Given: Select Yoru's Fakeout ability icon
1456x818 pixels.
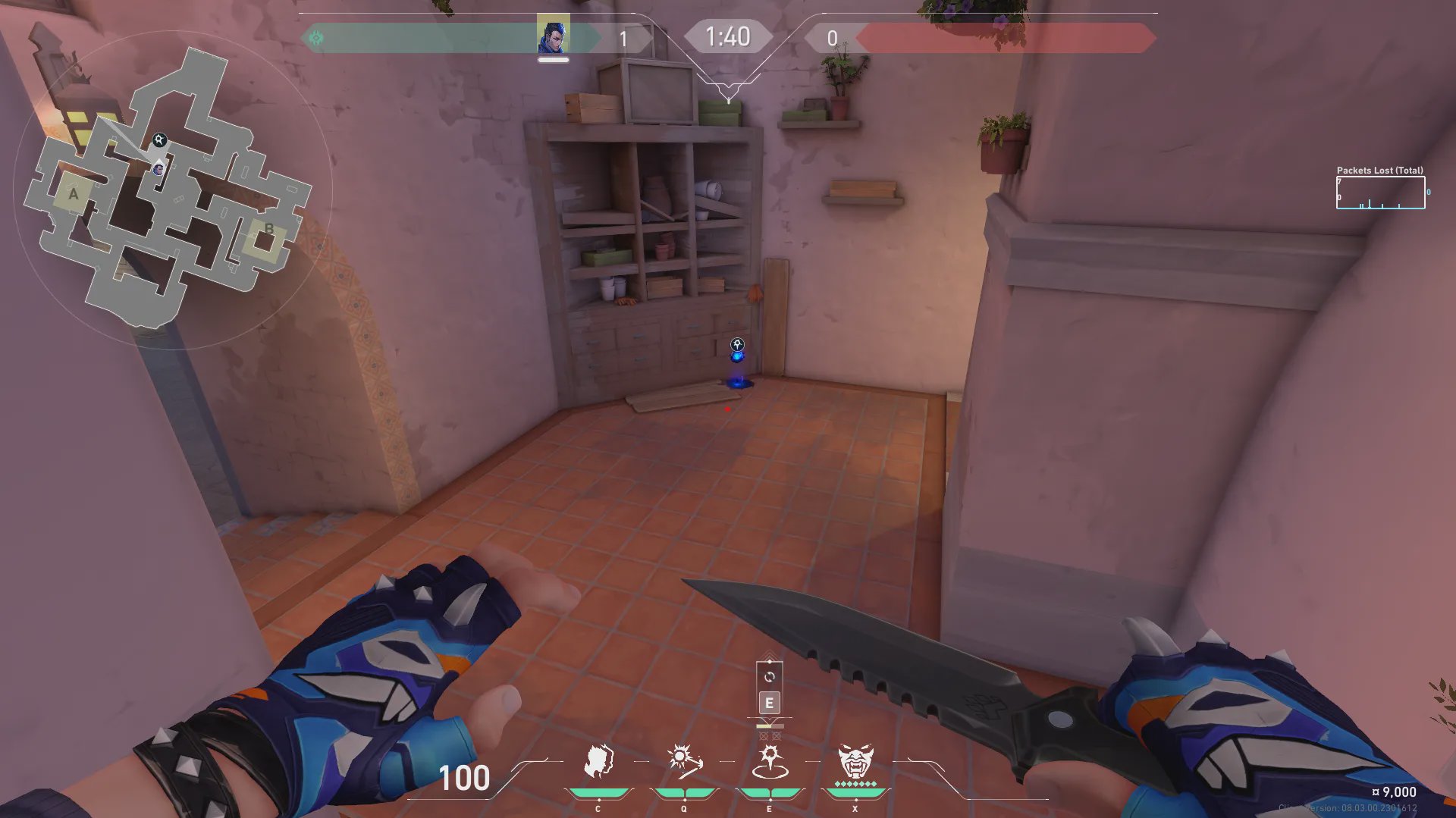Looking at the screenshot, I should pos(598,761).
